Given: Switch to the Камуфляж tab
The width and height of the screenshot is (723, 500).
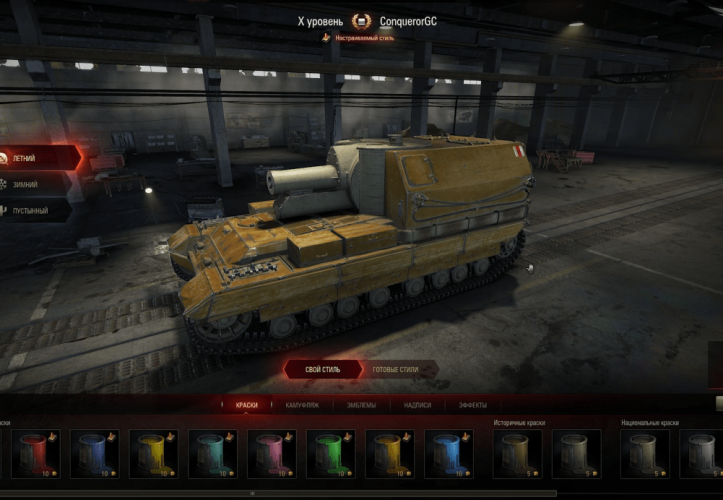Looking at the screenshot, I should pos(303,405).
